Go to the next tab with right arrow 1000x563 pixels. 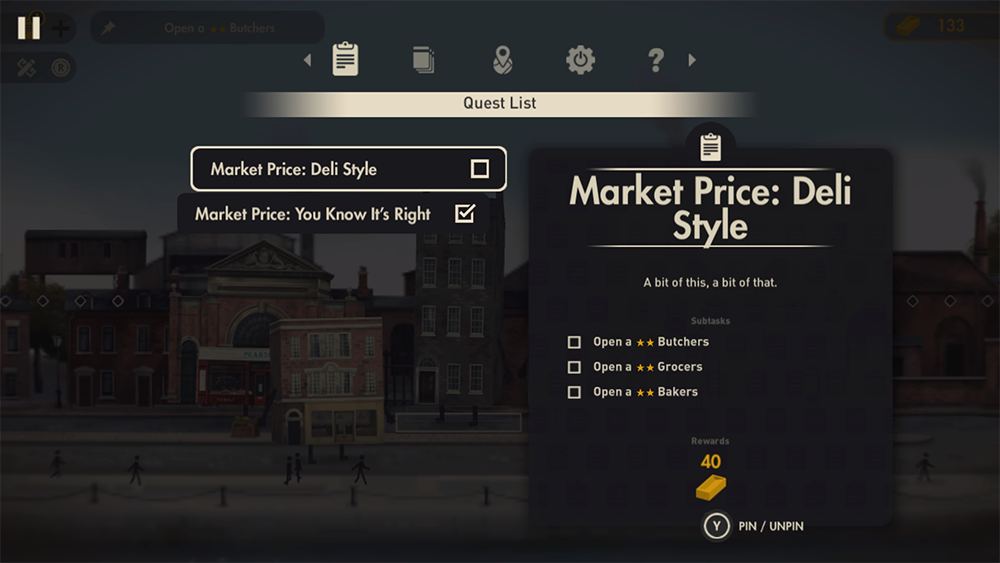(692, 60)
